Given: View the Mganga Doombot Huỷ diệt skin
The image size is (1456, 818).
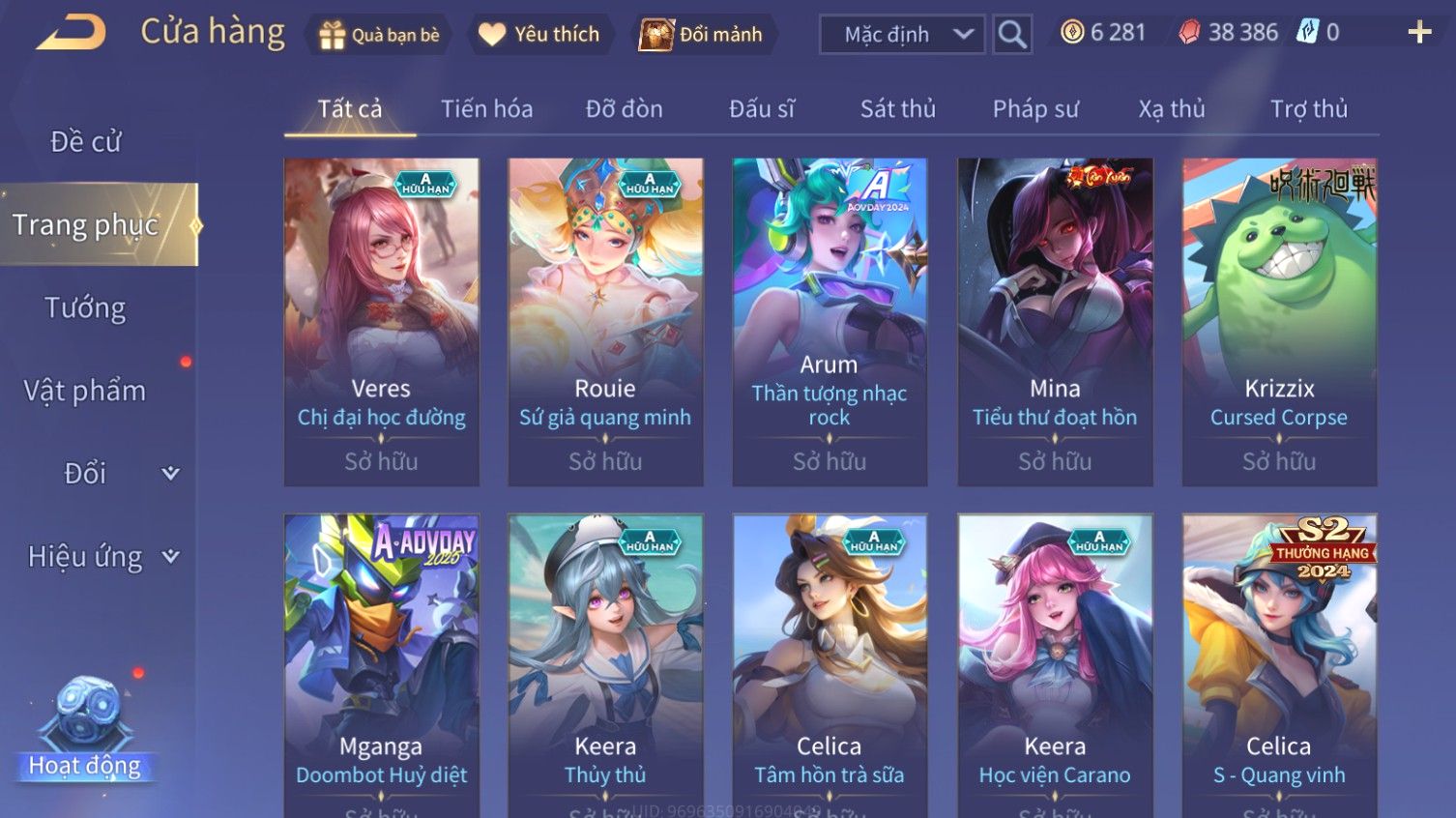Looking at the screenshot, I should click(381, 667).
